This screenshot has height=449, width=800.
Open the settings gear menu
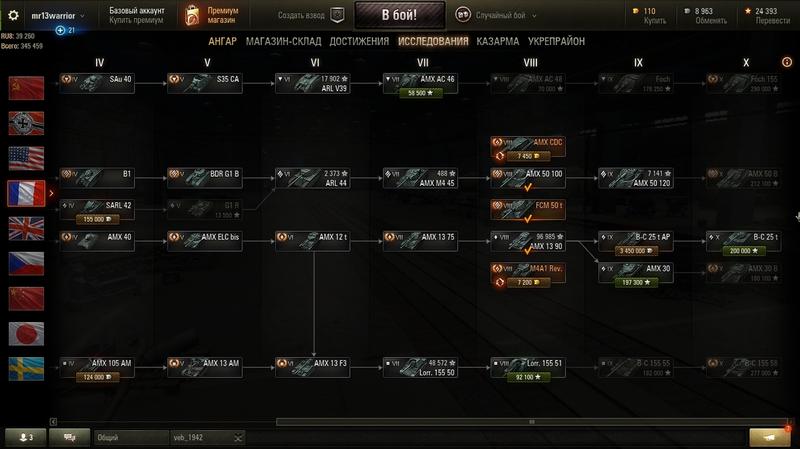point(14,15)
